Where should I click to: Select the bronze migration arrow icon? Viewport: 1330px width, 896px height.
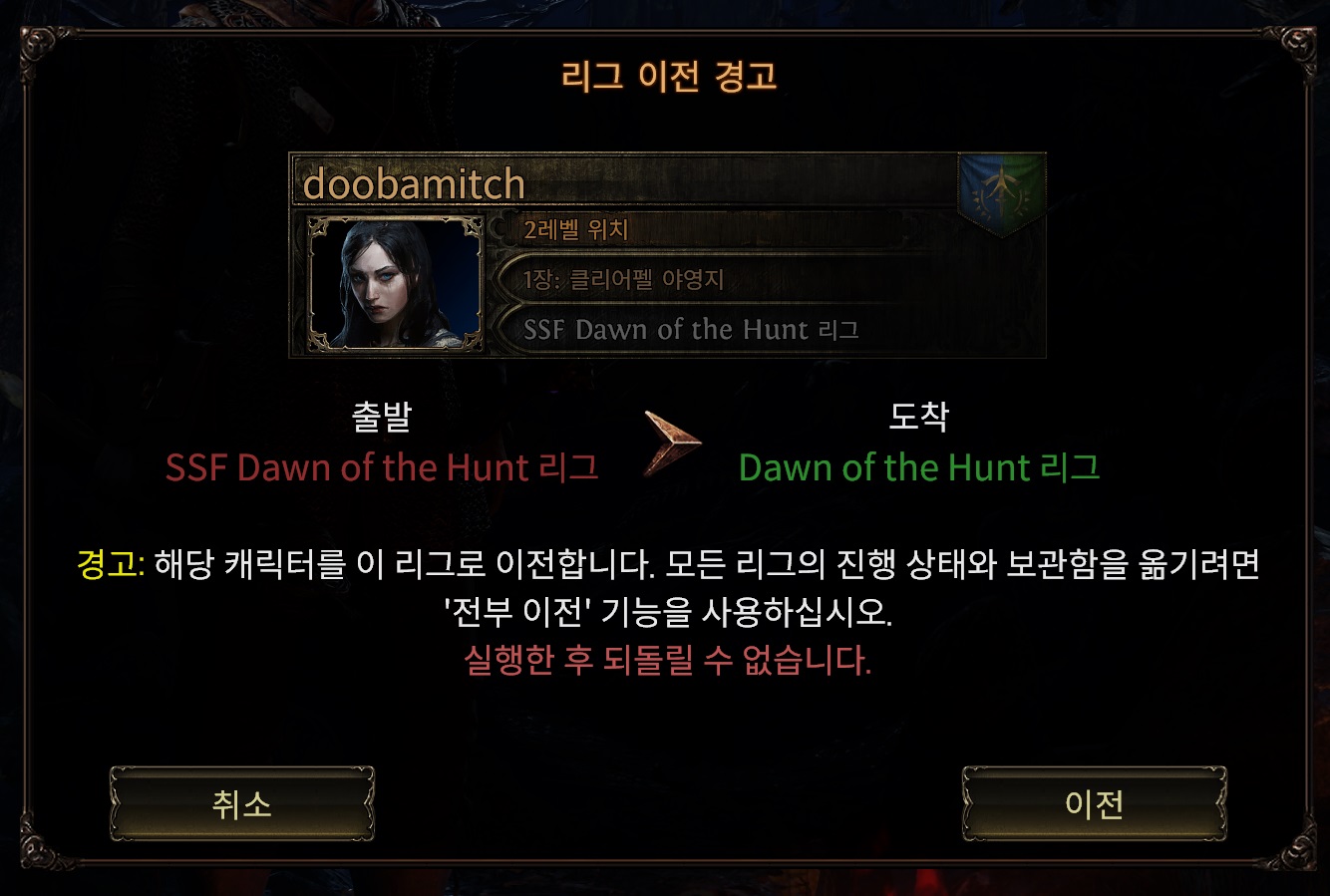[669, 446]
